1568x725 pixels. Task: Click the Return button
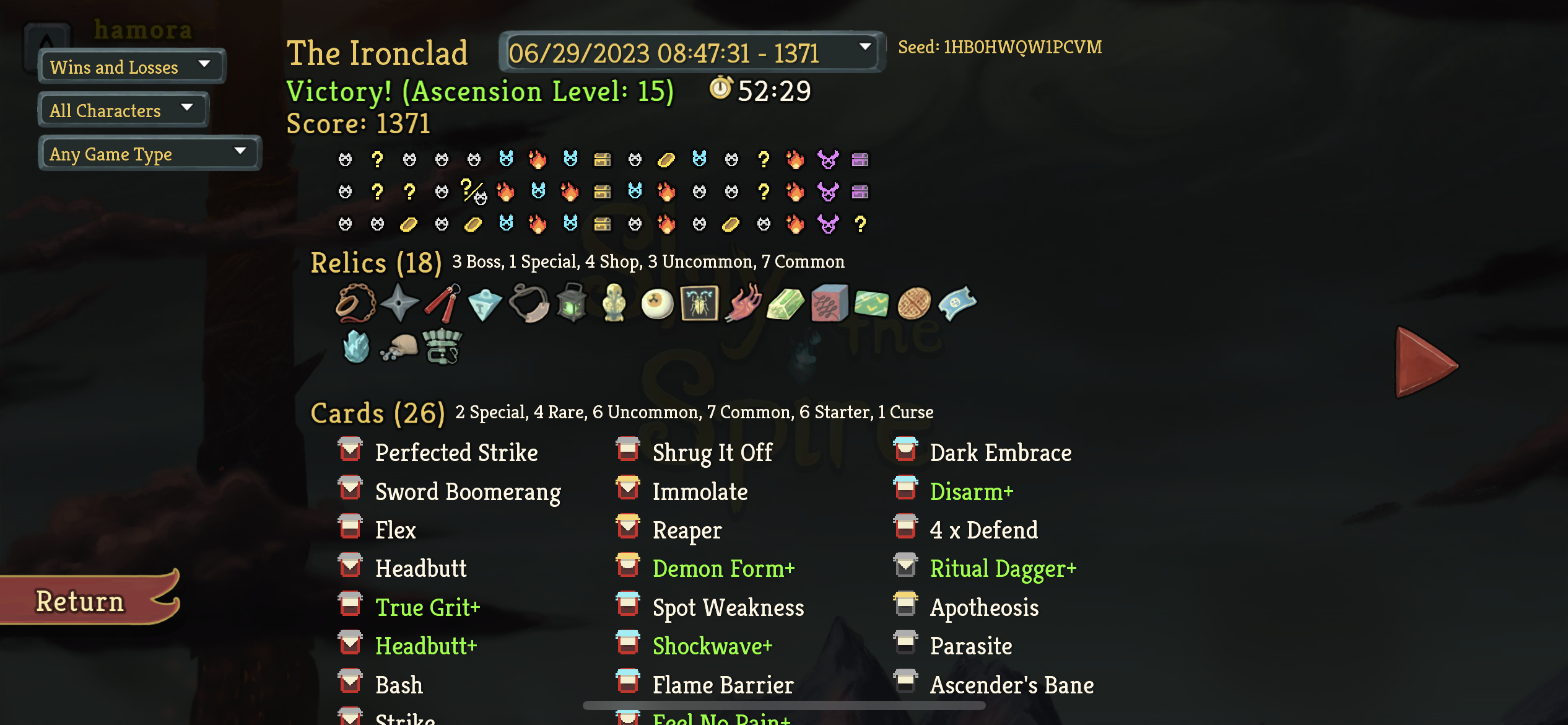81,600
